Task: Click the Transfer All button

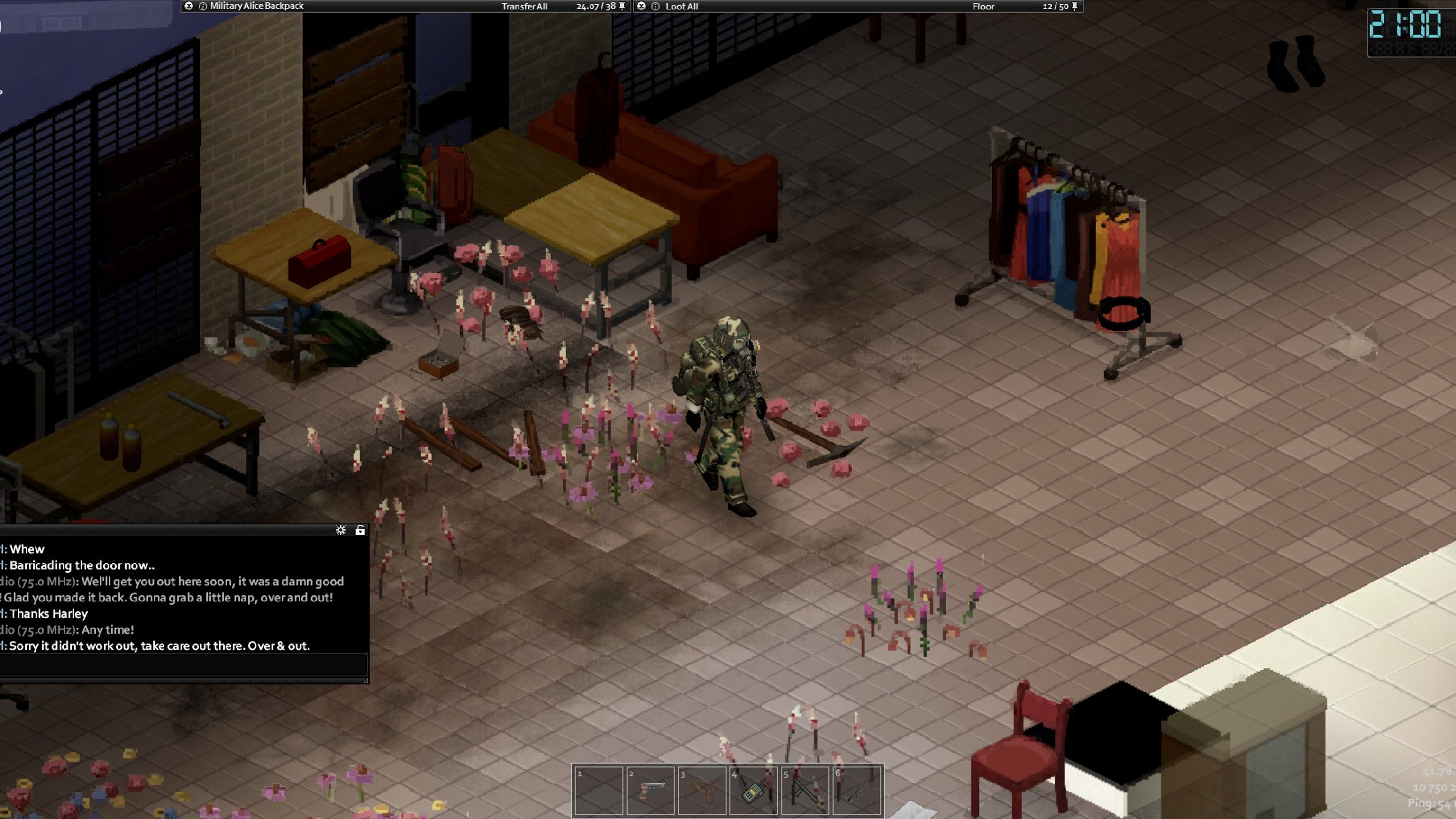Action: [524, 6]
